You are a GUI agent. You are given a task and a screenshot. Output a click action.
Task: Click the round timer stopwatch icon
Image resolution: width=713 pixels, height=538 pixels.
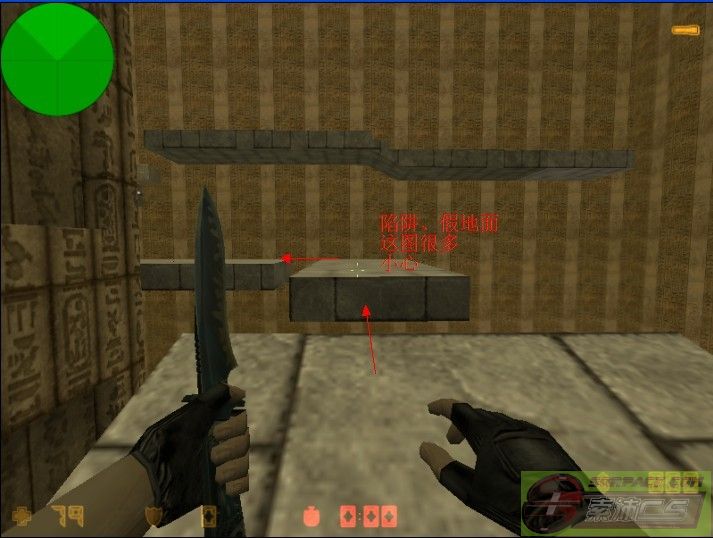tap(311, 517)
